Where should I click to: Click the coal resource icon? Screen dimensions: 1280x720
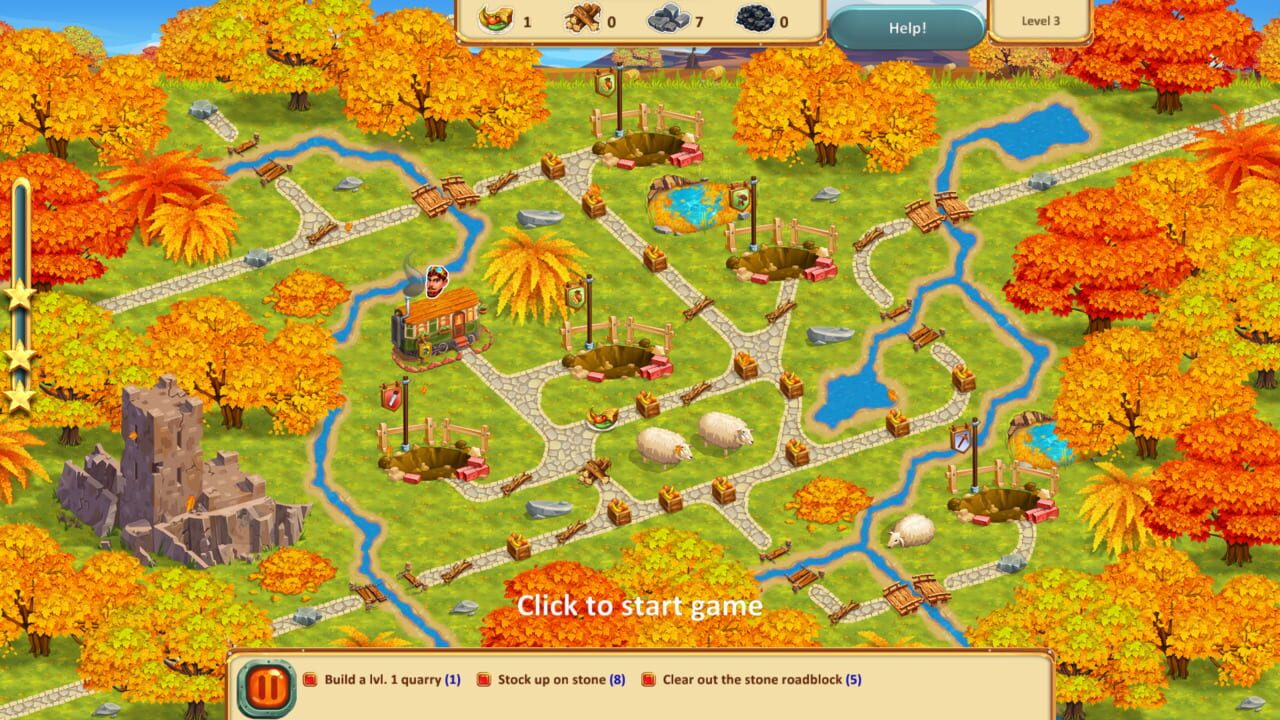[x=757, y=18]
